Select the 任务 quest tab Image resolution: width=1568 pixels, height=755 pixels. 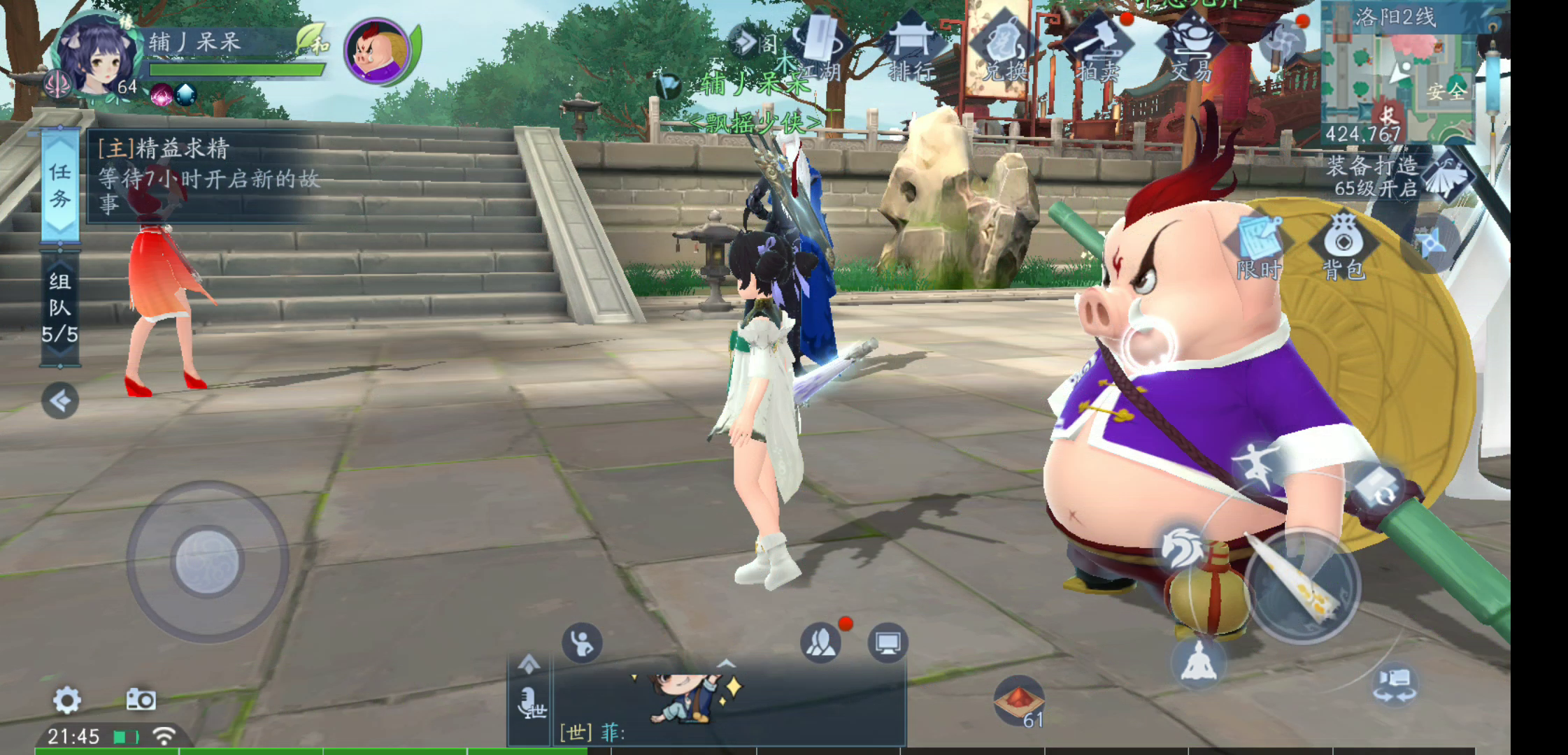[60, 186]
